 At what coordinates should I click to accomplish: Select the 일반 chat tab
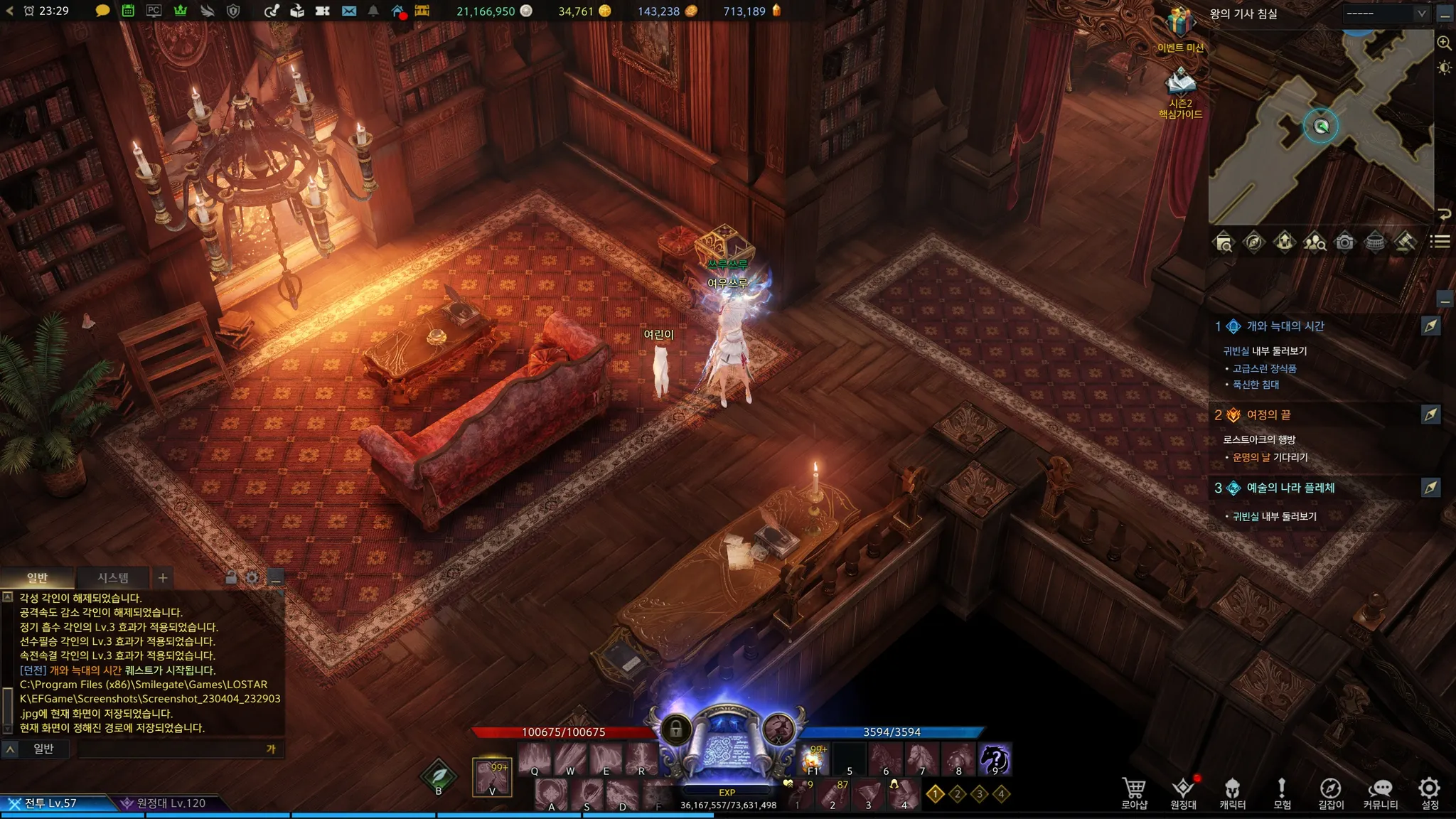pos(37,578)
